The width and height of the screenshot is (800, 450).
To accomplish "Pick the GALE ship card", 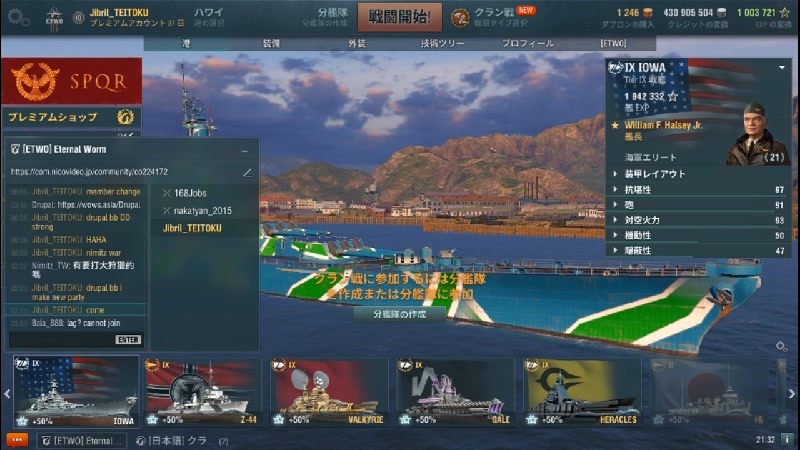I will (455, 391).
